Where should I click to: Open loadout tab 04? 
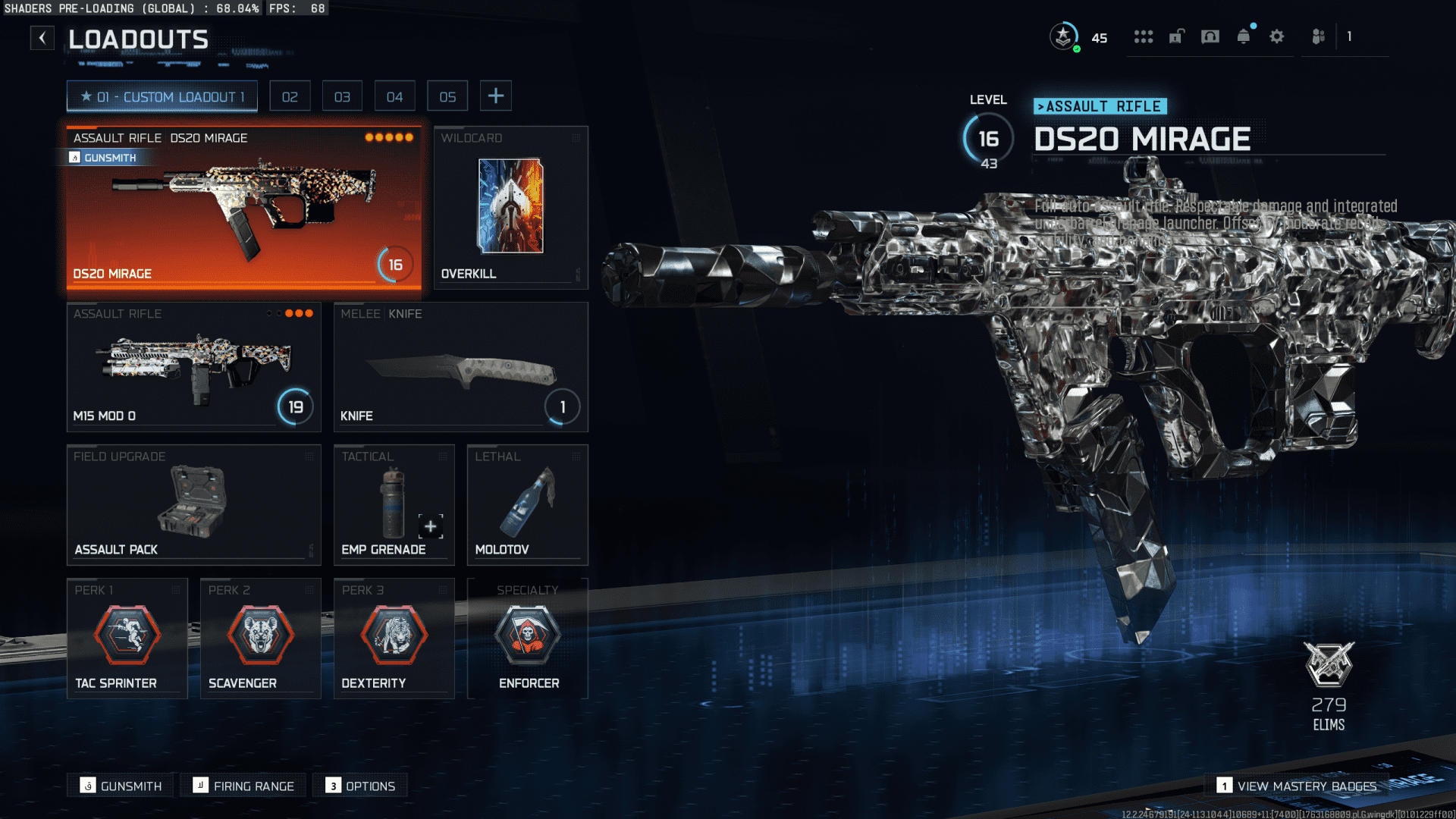pyautogui.click(x=394, y=96)
